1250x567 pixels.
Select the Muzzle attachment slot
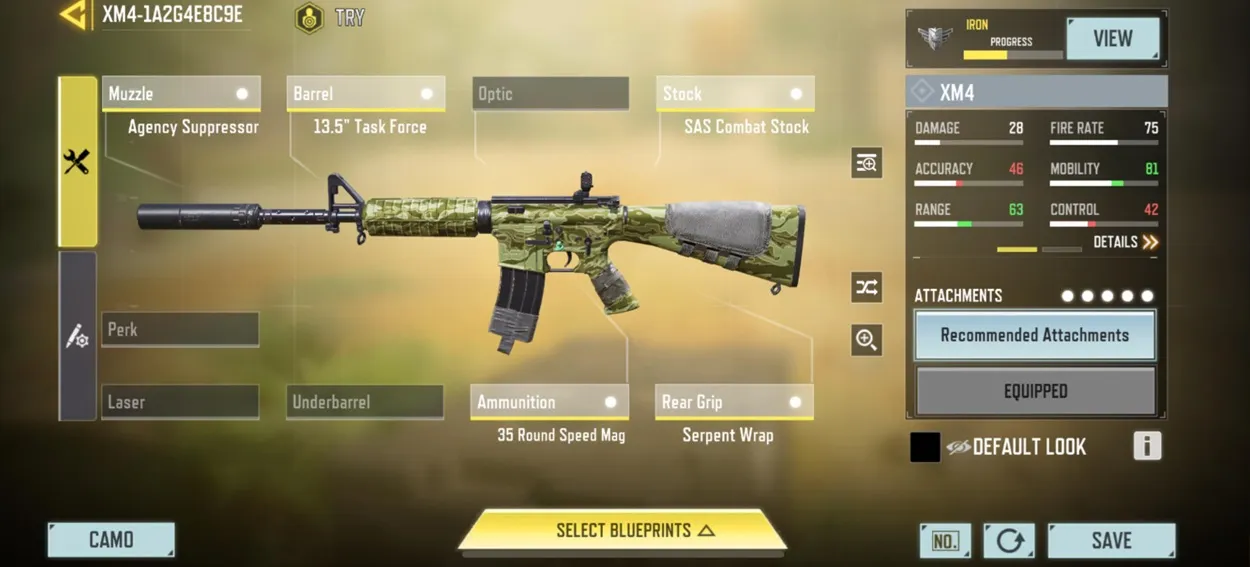[x=181, y=94]
